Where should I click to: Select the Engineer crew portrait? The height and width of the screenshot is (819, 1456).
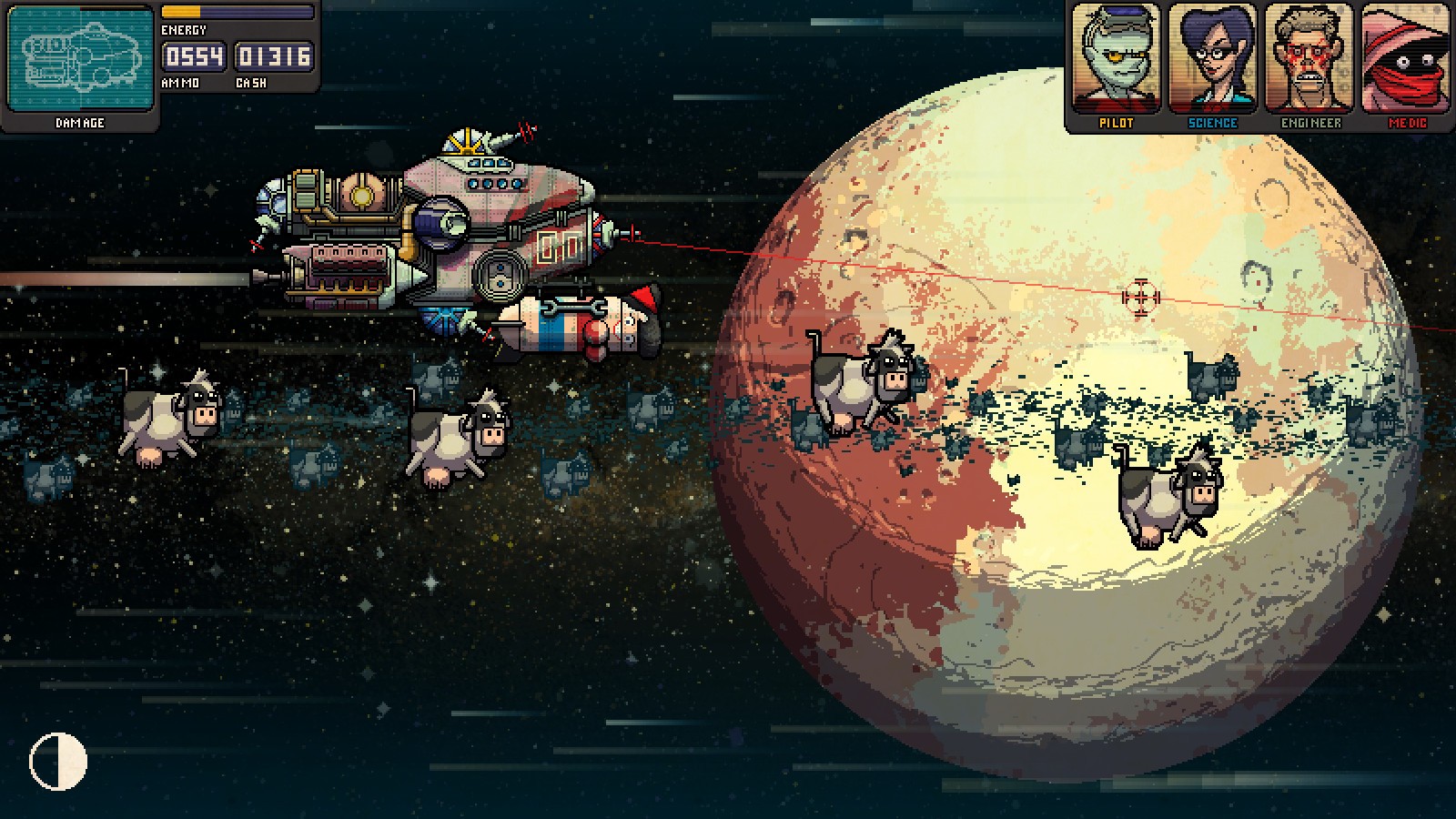(x=1310, y=59)
